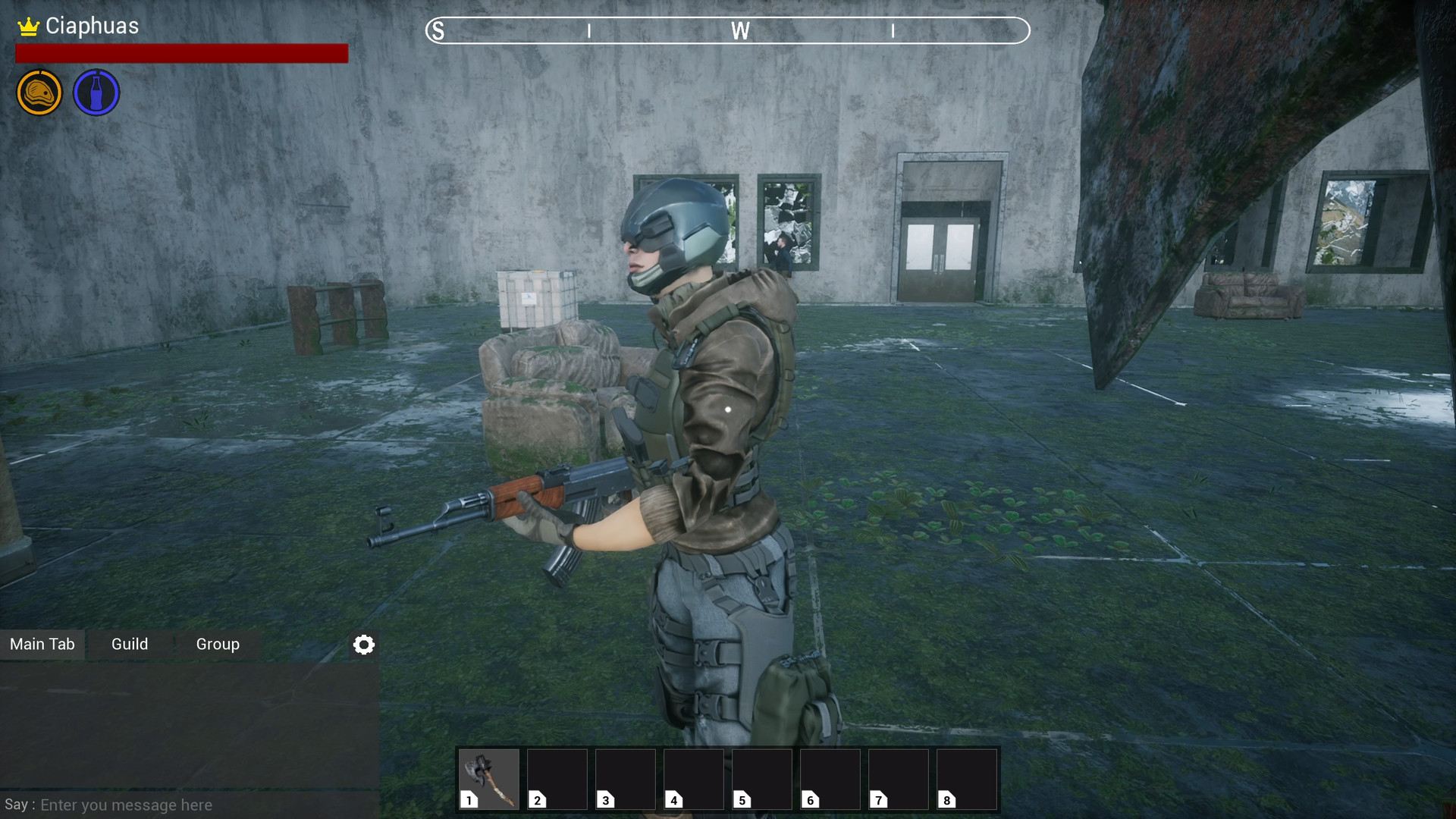This screenshot has width=1456, height=819.
Task: Click the W marker on the compass
Action: coord(741,31)
